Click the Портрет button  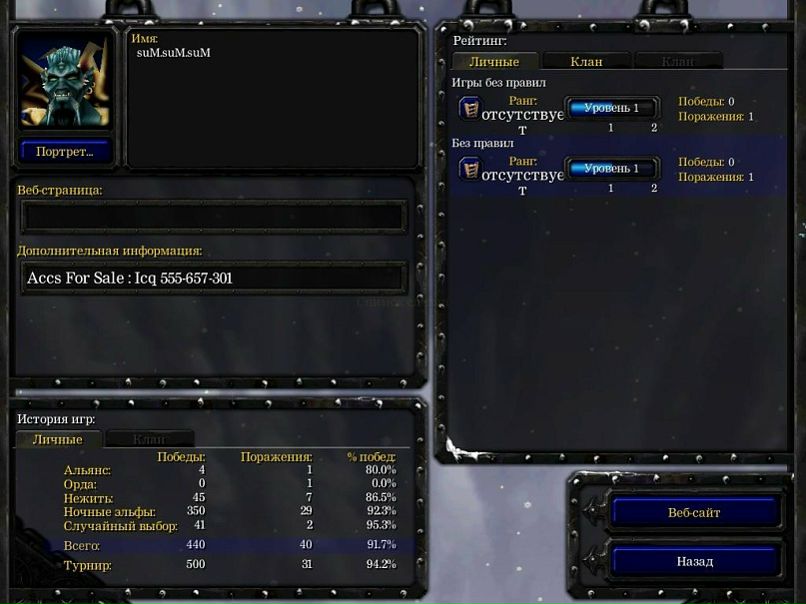pos(65,152)
